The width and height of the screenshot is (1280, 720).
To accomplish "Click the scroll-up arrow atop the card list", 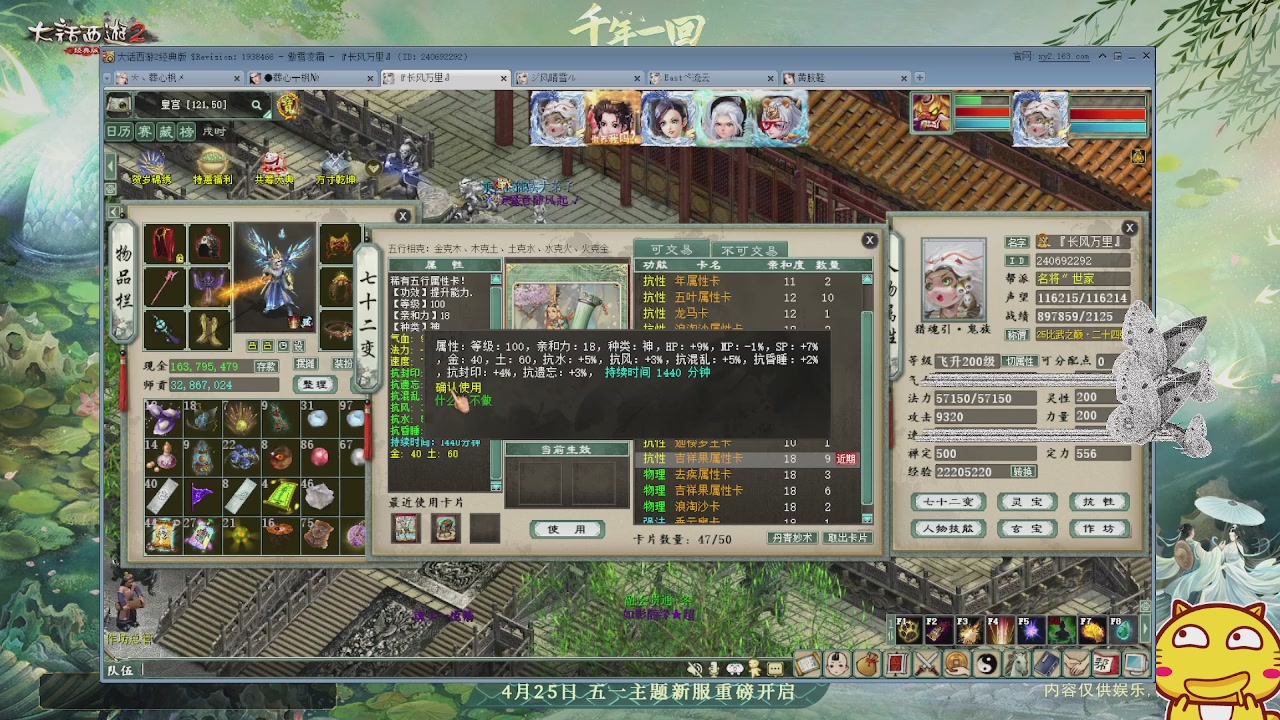I will tap(867, 280).
